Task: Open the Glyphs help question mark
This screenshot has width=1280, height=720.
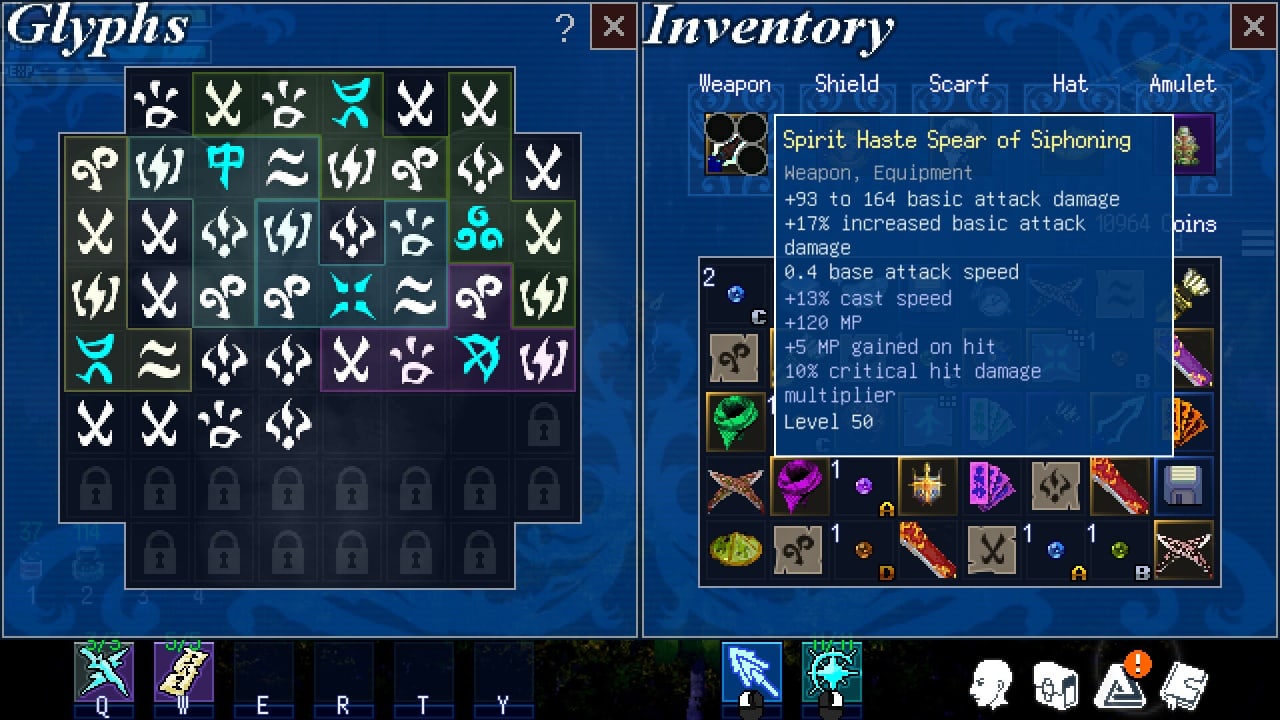Action: point(565,29)
